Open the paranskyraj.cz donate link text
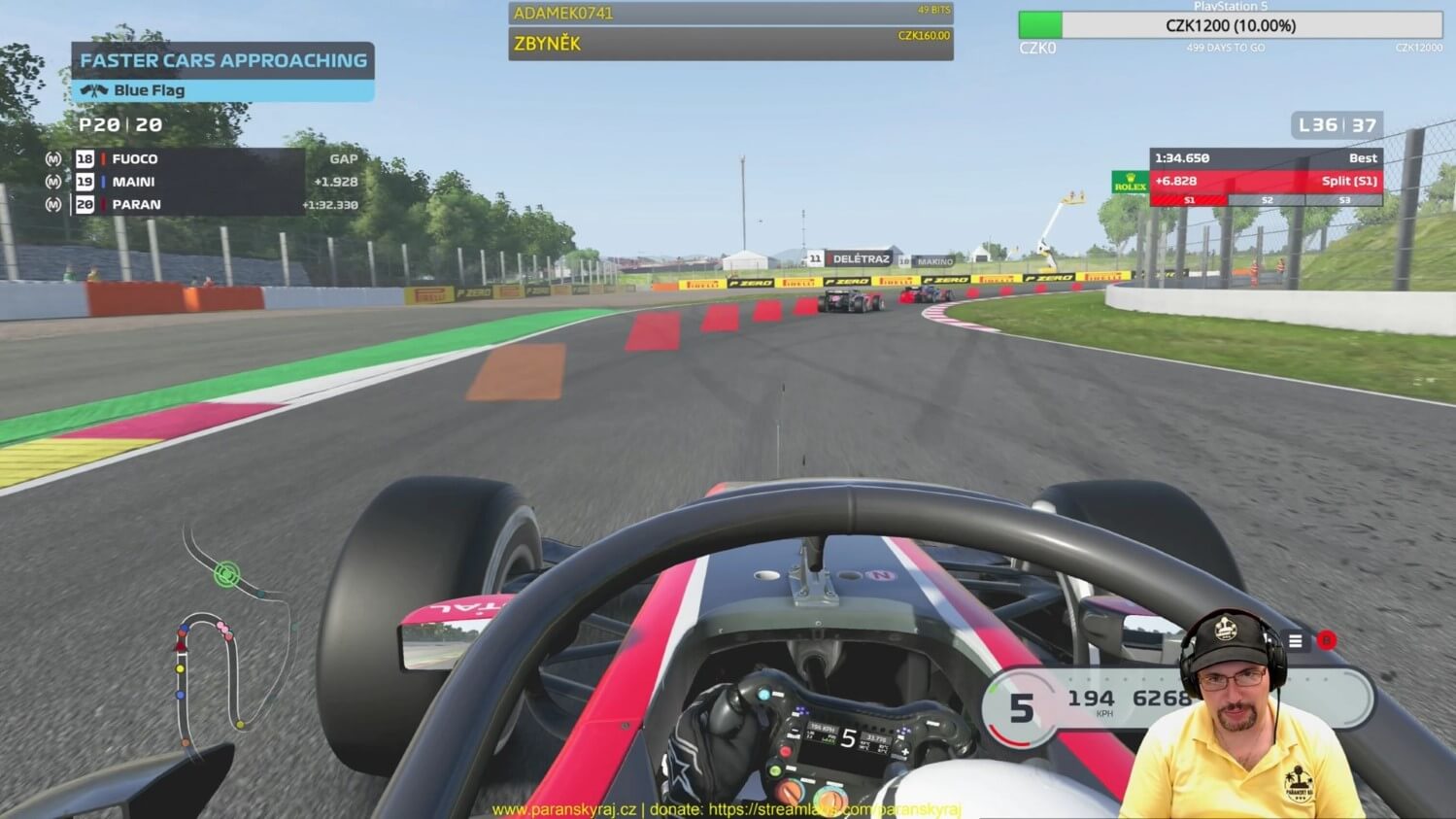The height and width of the screenshot is (819, 1456). pyautogui.click(x=727, y=809)
